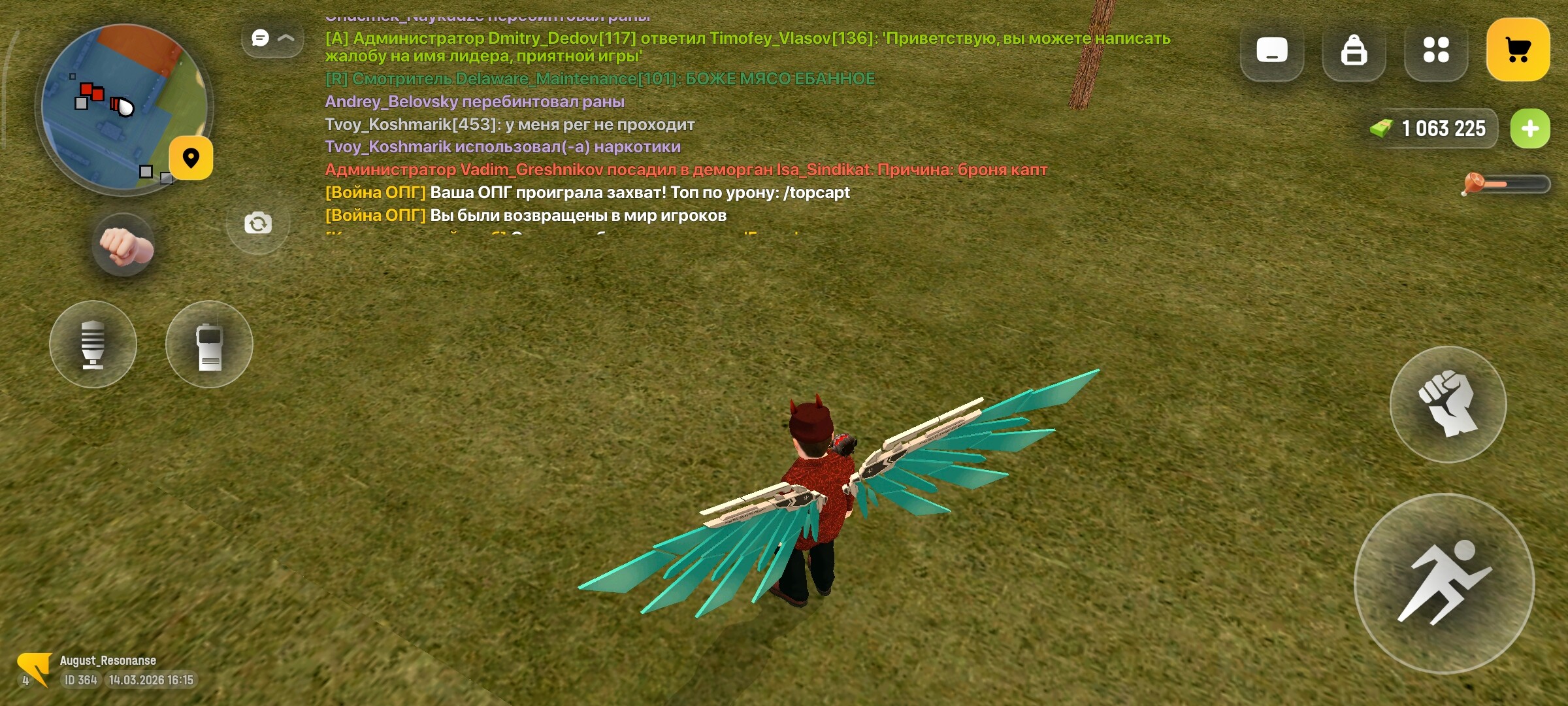Viewport: 1568px width, 706px height.
Task: Toggle the microphone voice chat
Action: [93, 345]
